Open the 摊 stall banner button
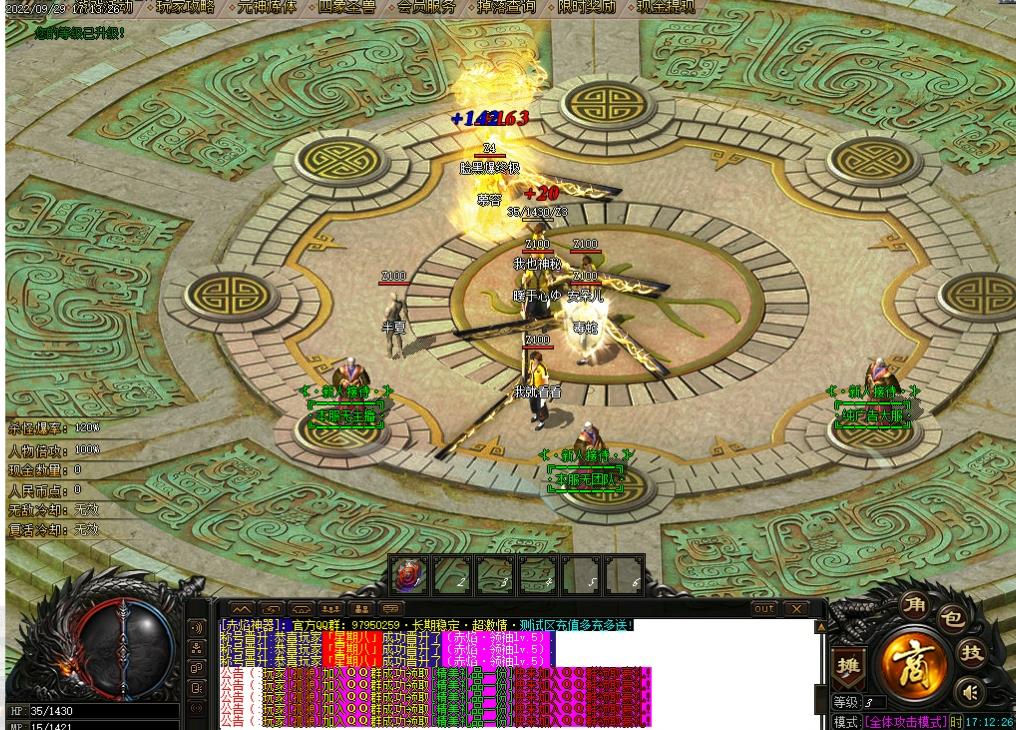This screenshot has width=1016, height=730. (848, 668)
